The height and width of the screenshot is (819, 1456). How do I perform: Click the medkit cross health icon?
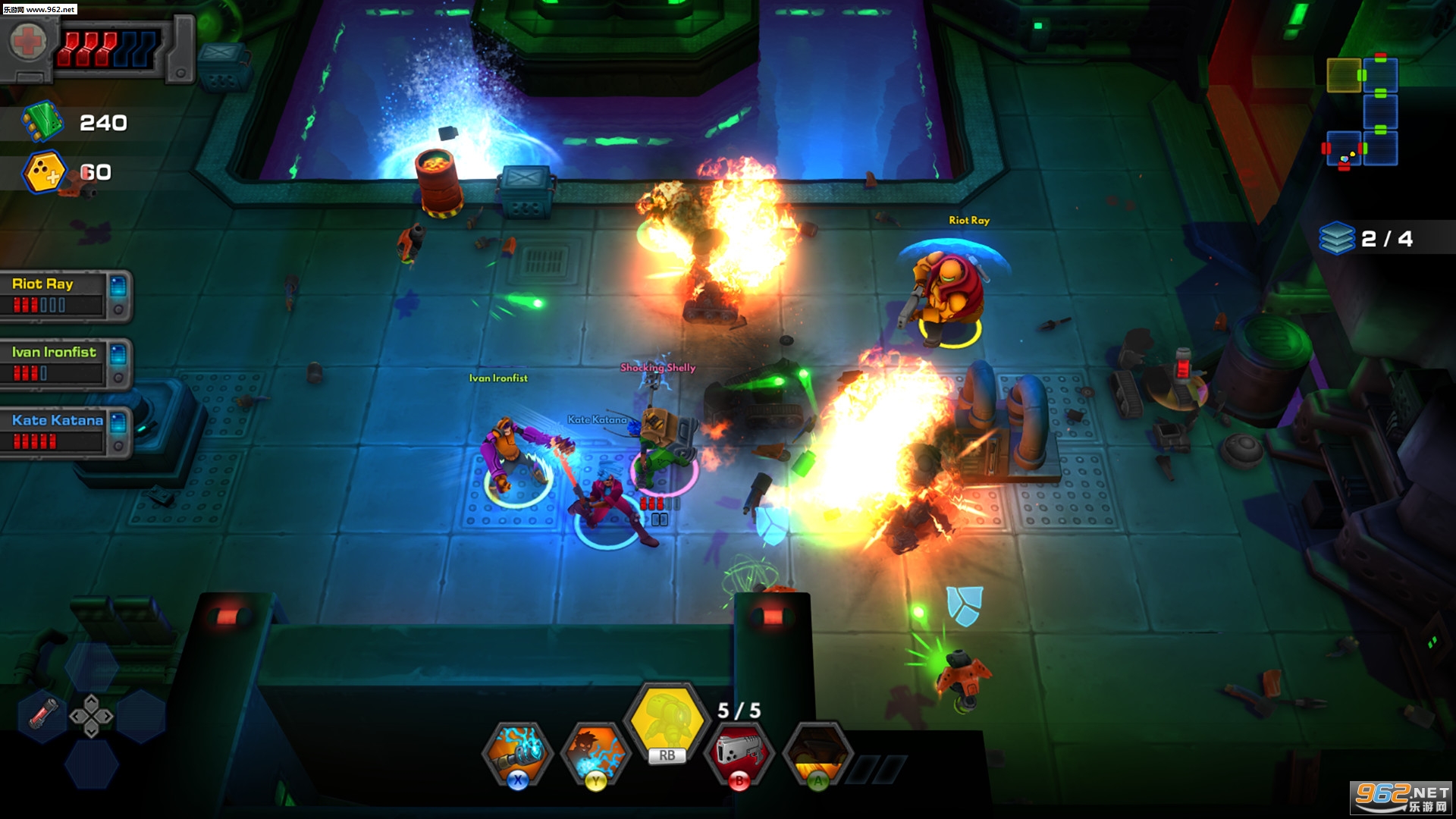coord(28,42)
